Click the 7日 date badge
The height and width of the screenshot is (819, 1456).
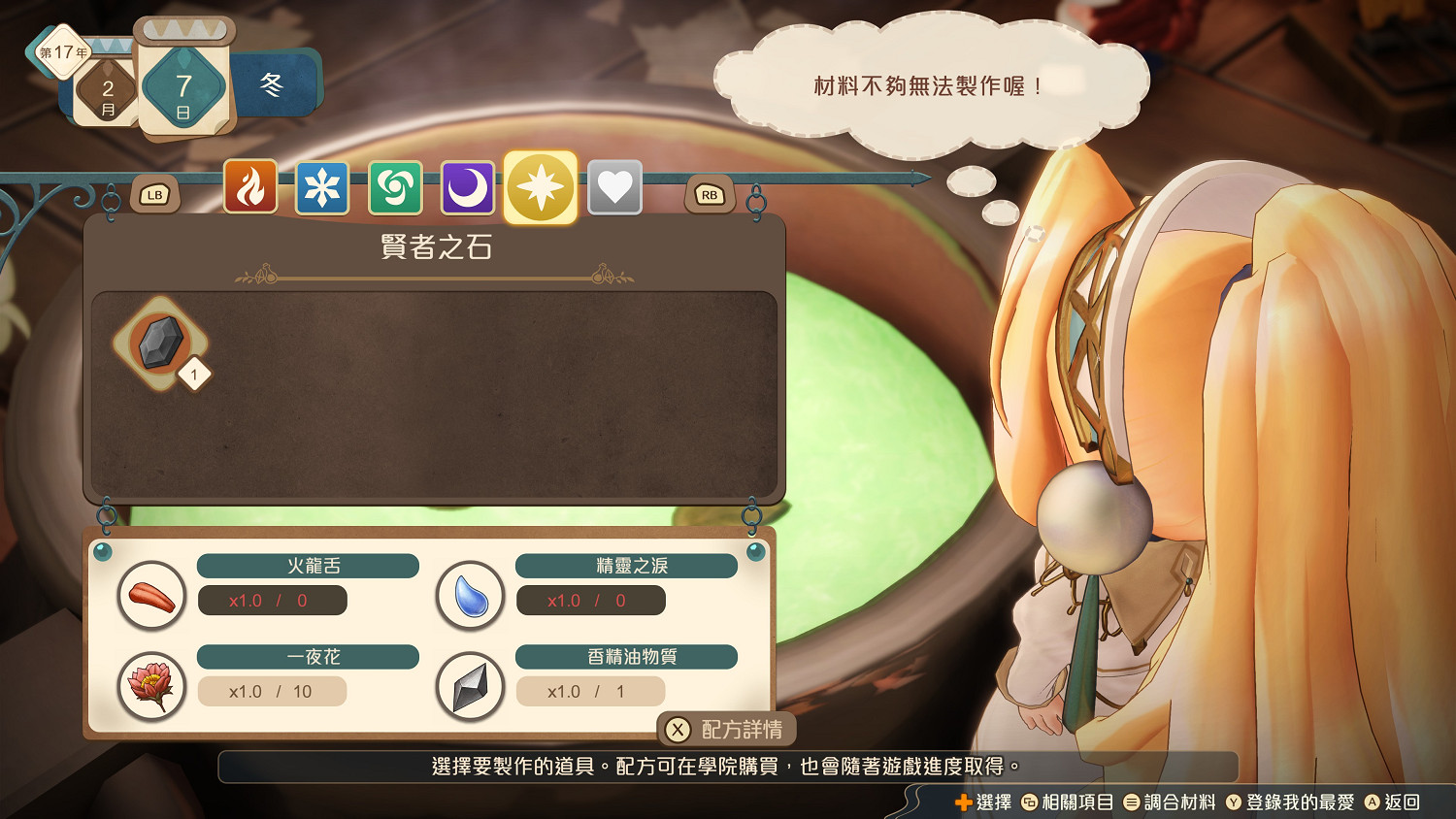pyautogui.click(x=184, y=85)
